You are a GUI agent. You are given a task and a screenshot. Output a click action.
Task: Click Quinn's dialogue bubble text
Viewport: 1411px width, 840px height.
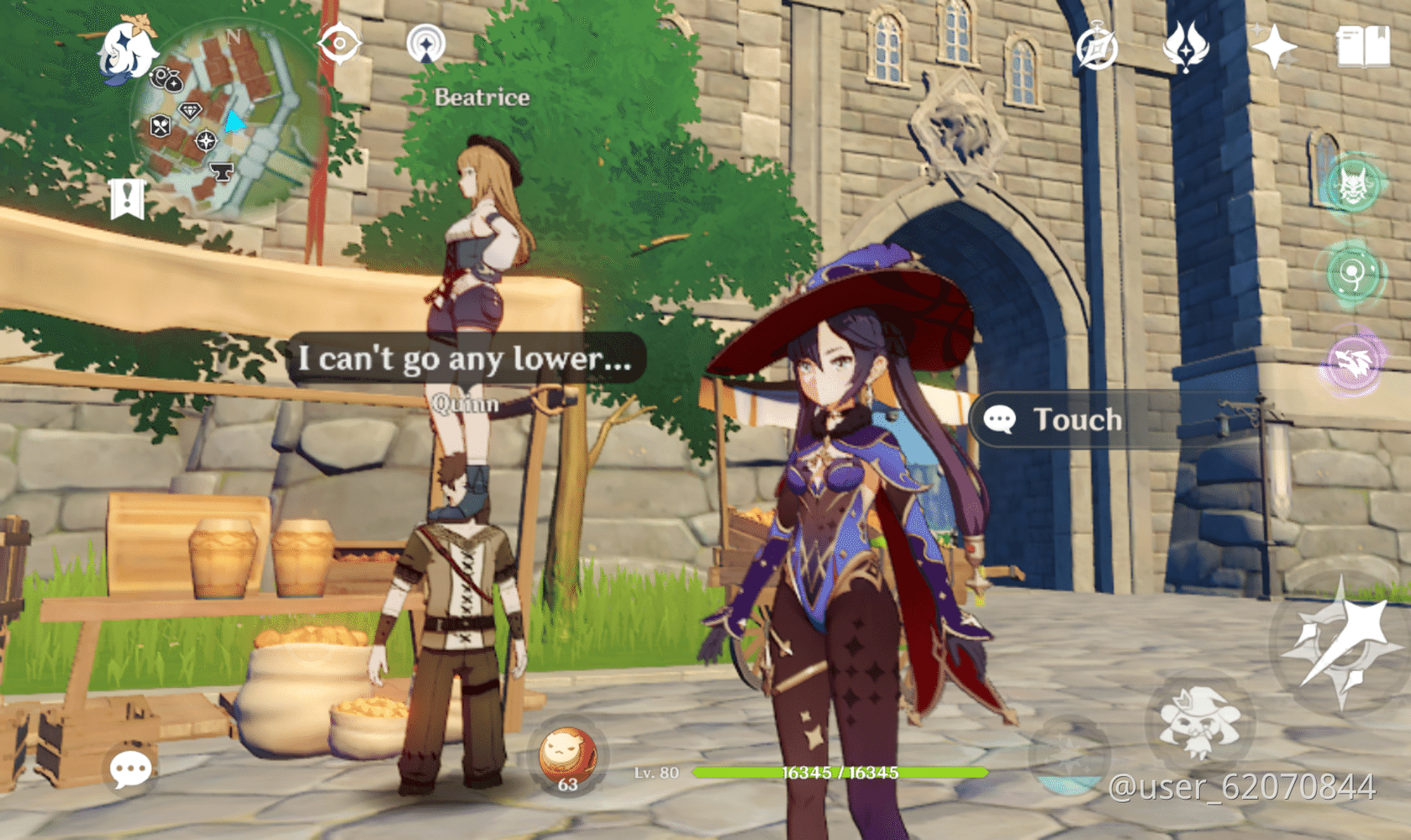point(465,360)
